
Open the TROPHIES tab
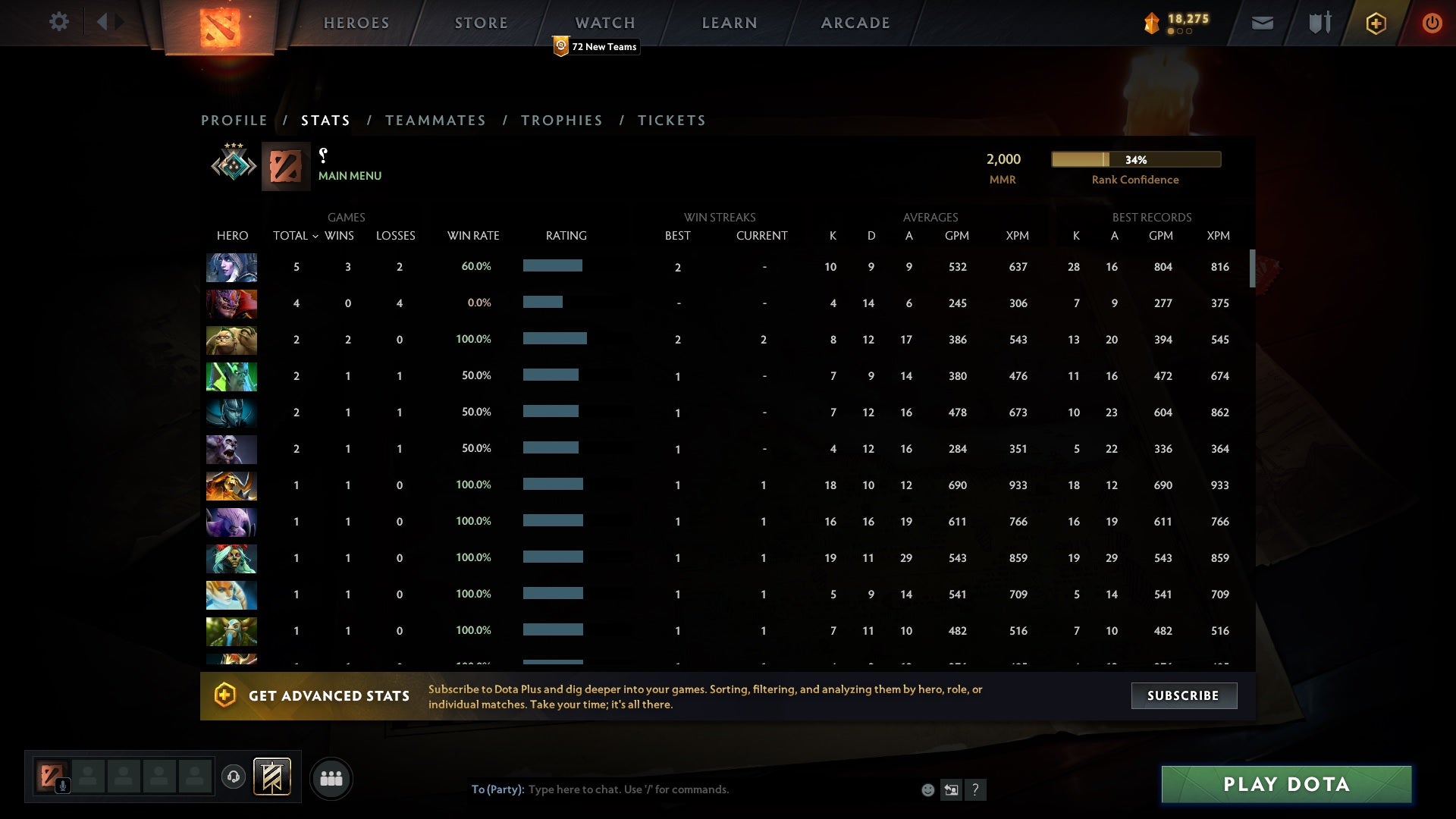coord(561,120)
